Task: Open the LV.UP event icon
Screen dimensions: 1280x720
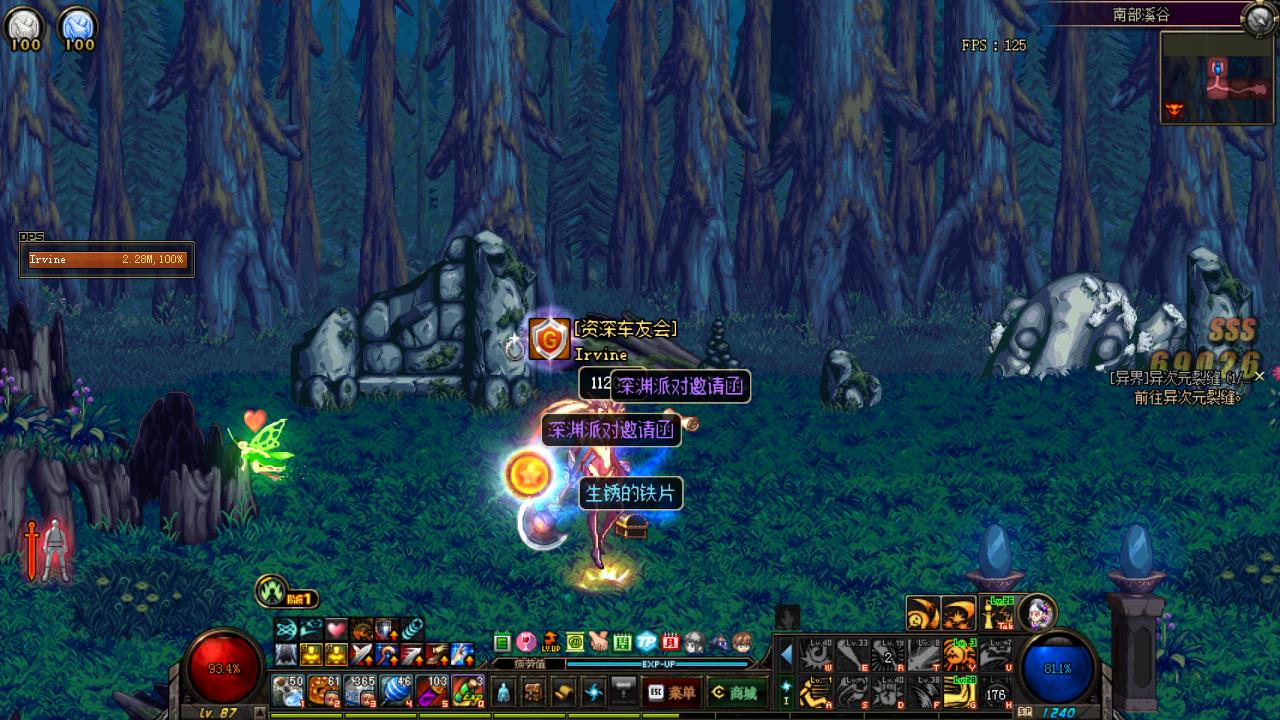Action: (550, 642)
